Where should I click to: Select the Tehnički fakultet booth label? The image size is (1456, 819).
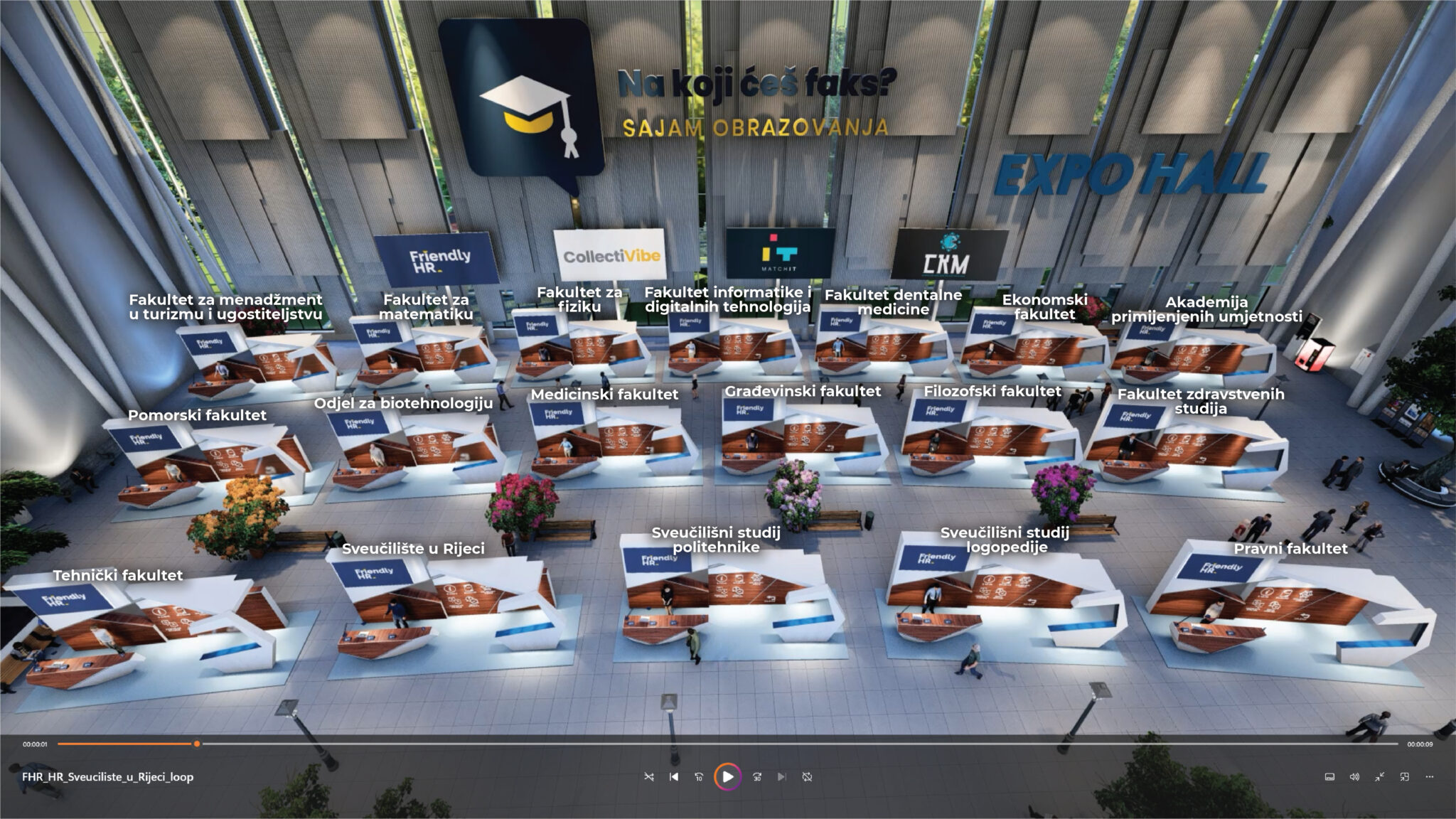pyautogui.click(x=118, y=575)
